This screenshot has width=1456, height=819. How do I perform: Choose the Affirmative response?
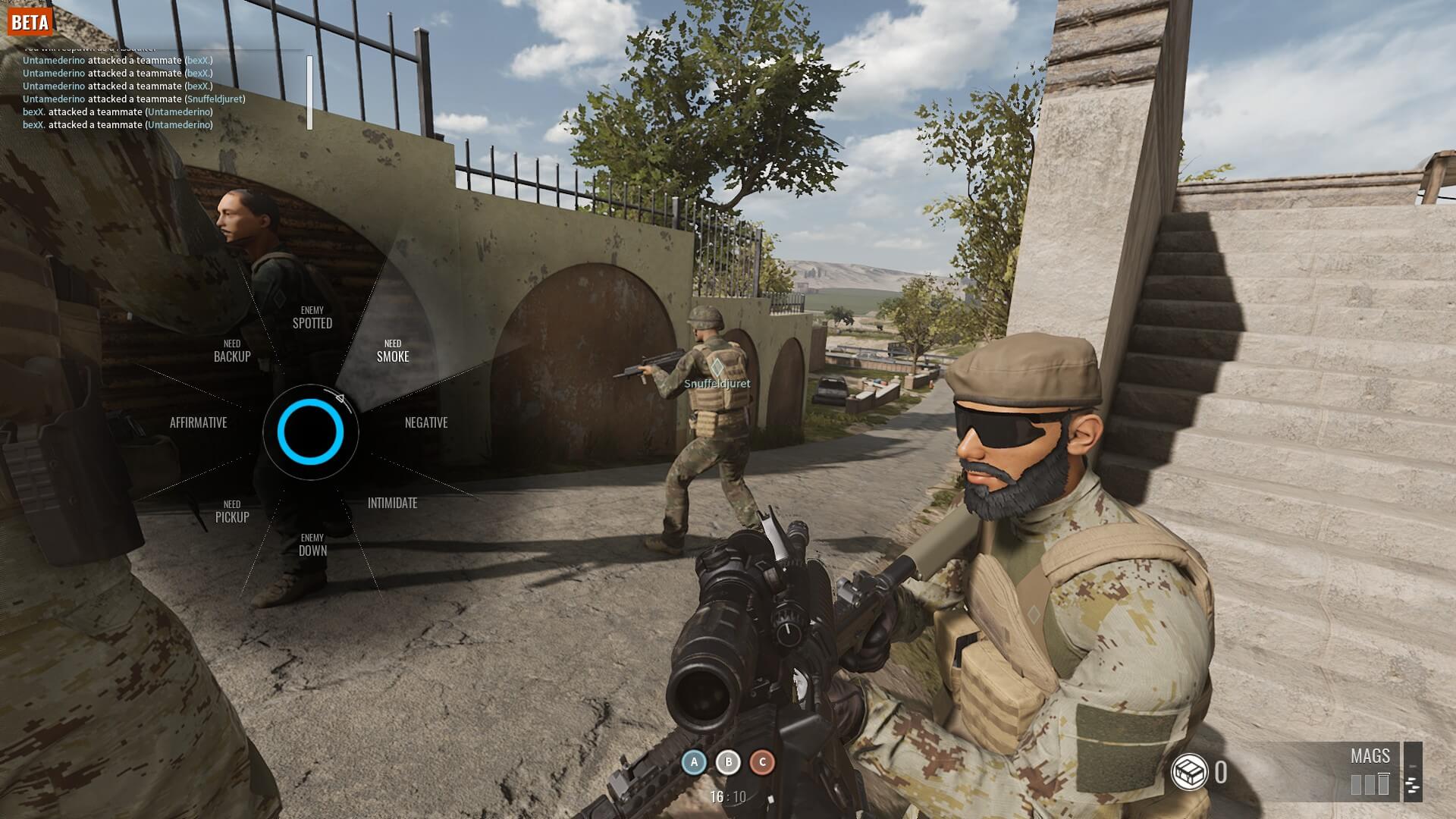click(199, 423)
